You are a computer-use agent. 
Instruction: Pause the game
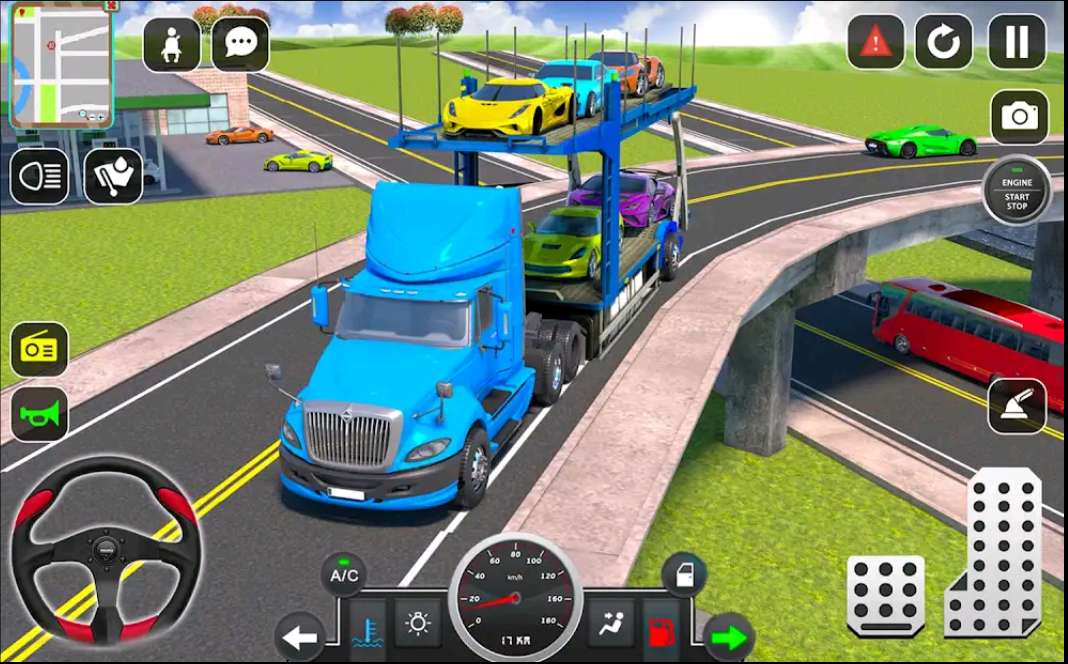coord(1017,42)
